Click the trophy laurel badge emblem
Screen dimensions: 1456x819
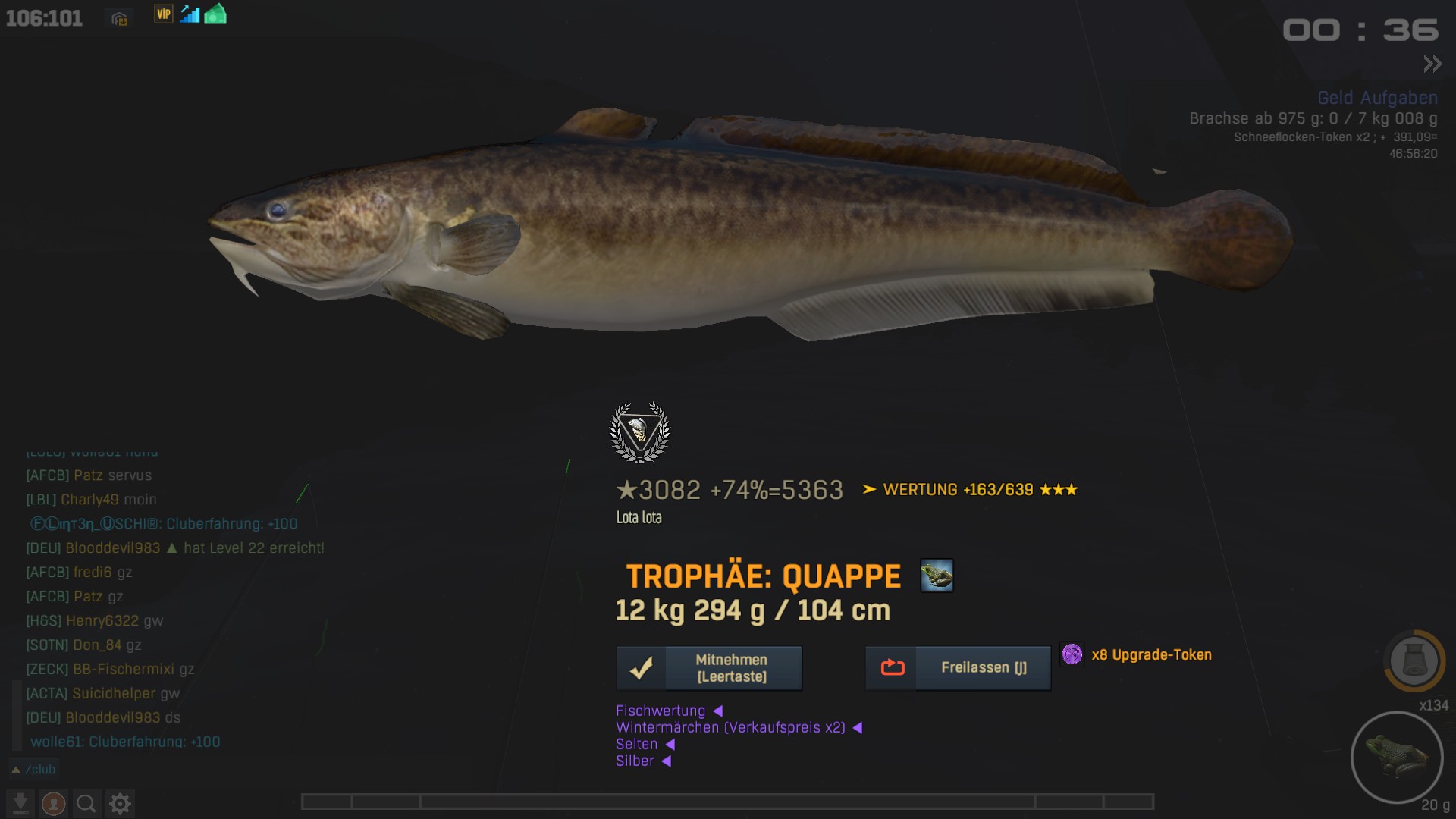tap(640, 432)
